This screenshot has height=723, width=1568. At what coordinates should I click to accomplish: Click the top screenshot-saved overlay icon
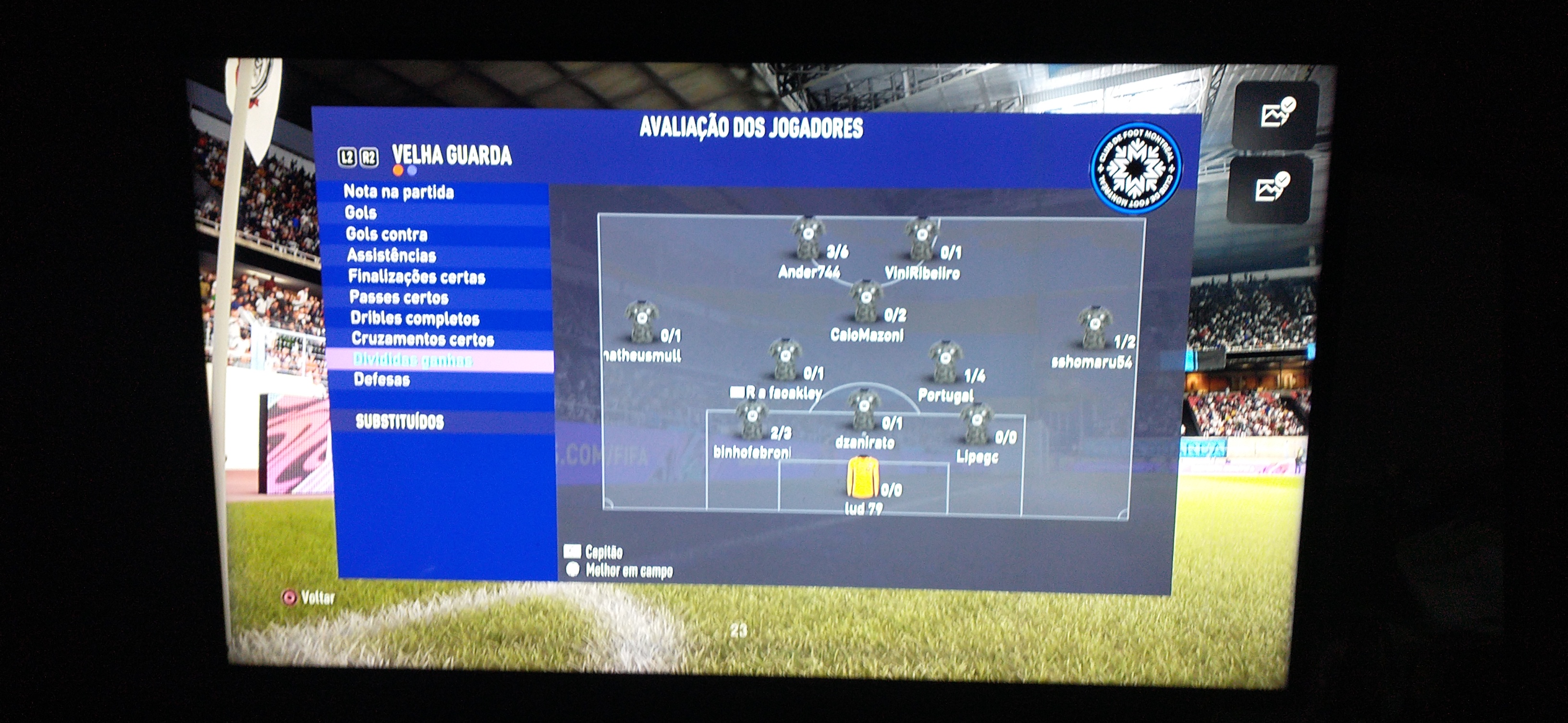tap(1276, 114)
